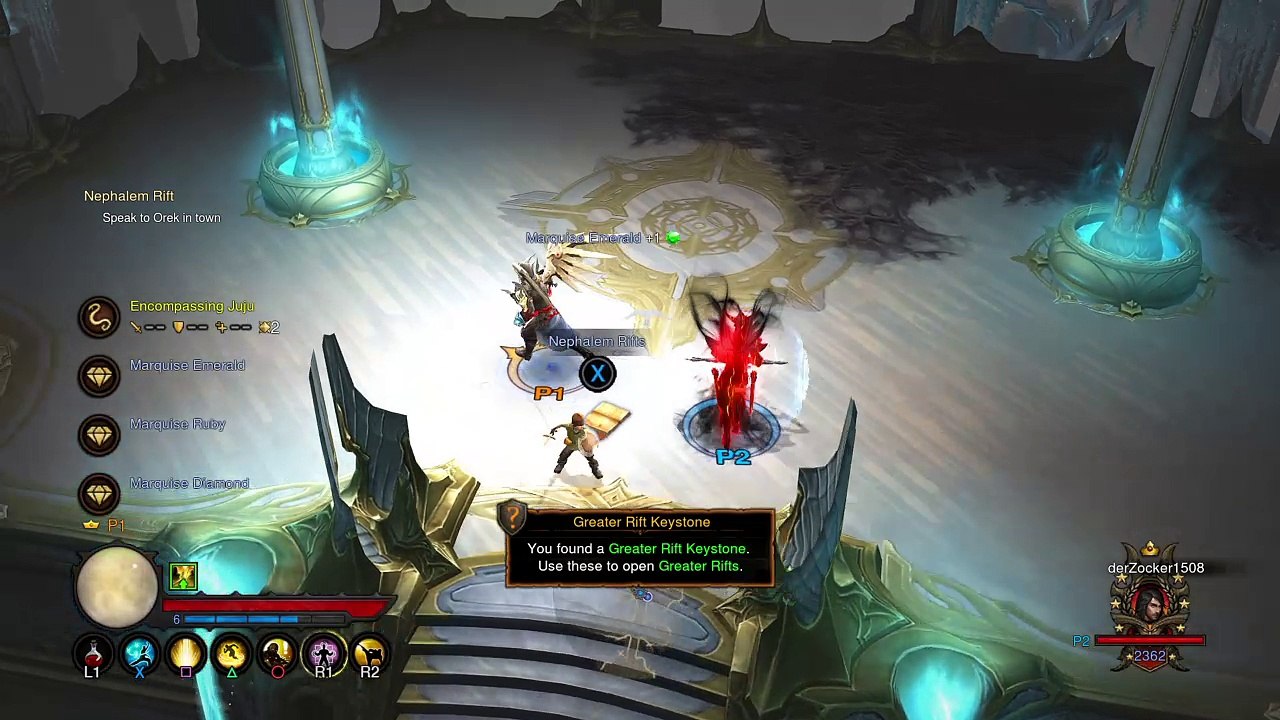
Task: Select the green arrow buff icon
Action: click(183, 576)
